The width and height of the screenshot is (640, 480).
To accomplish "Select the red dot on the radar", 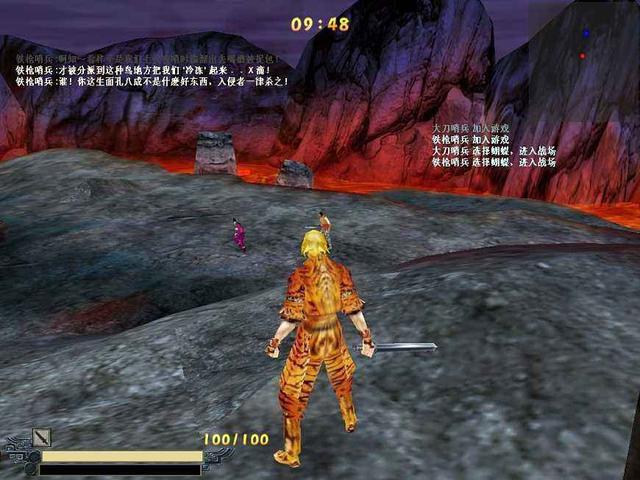I will 583,56.
